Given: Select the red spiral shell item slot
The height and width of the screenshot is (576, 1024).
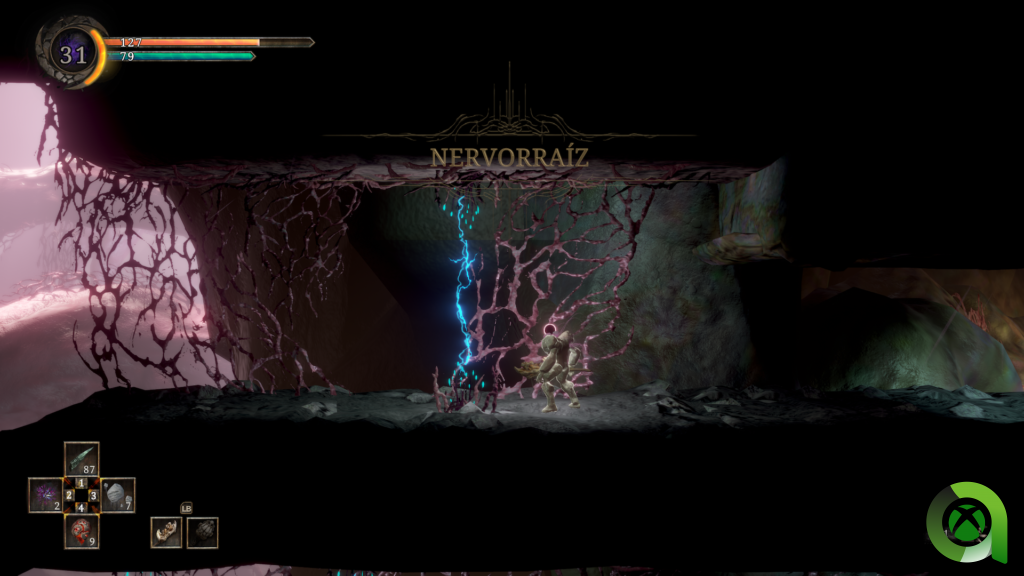Looking at the screenshot, I should pos(81,530).
